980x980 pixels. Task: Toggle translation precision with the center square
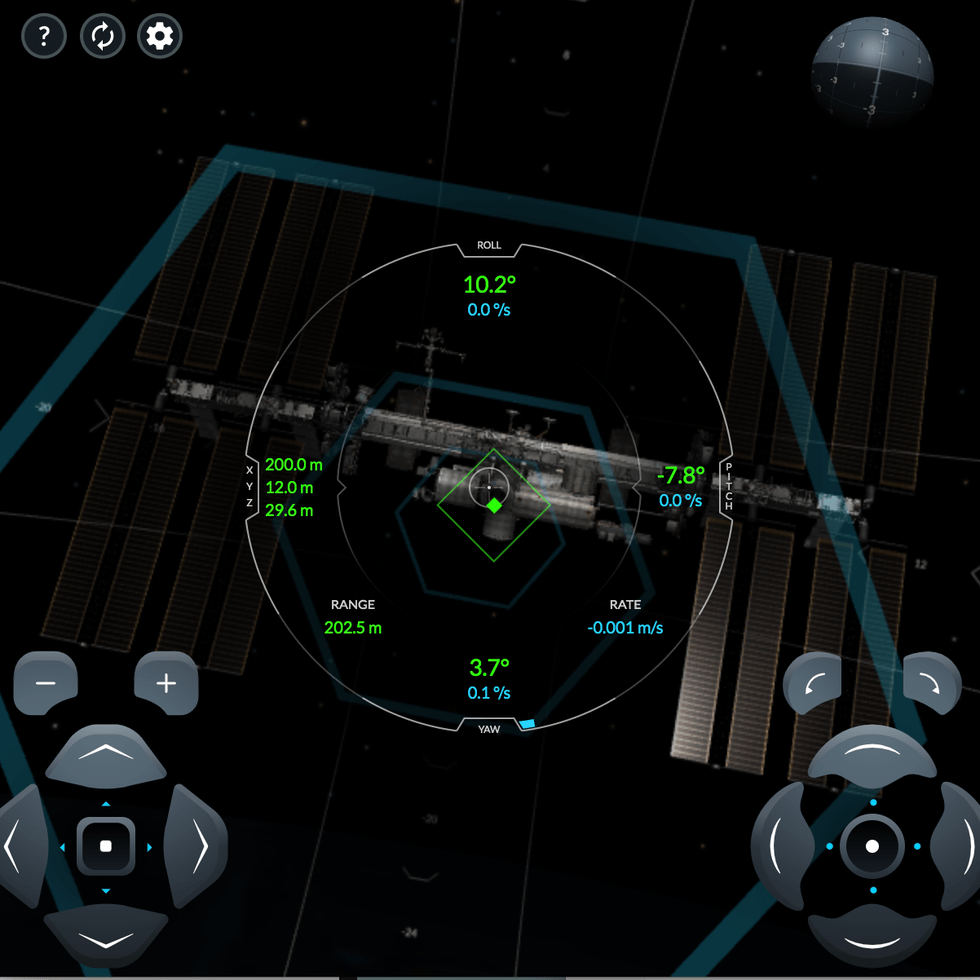click(x=106, y=847)
